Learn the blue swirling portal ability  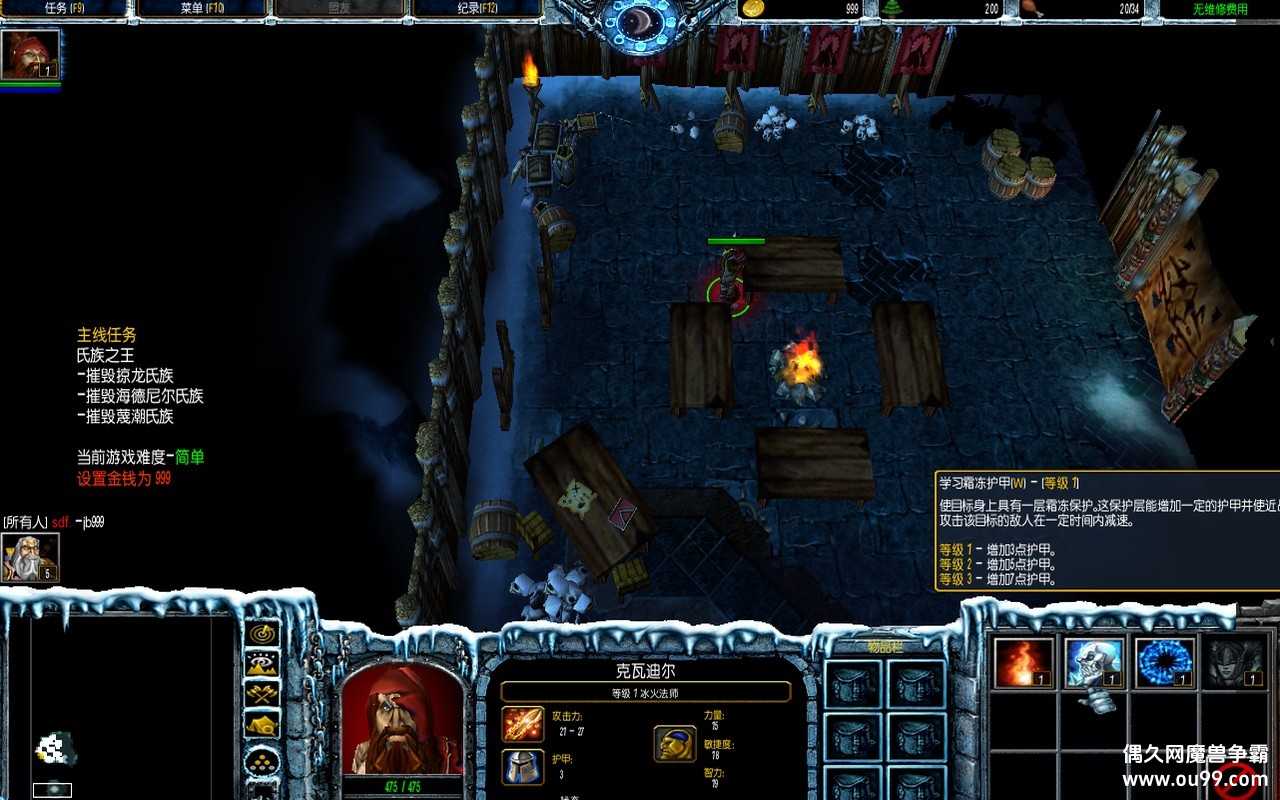pyautogui.click(x=1164, y=662)
